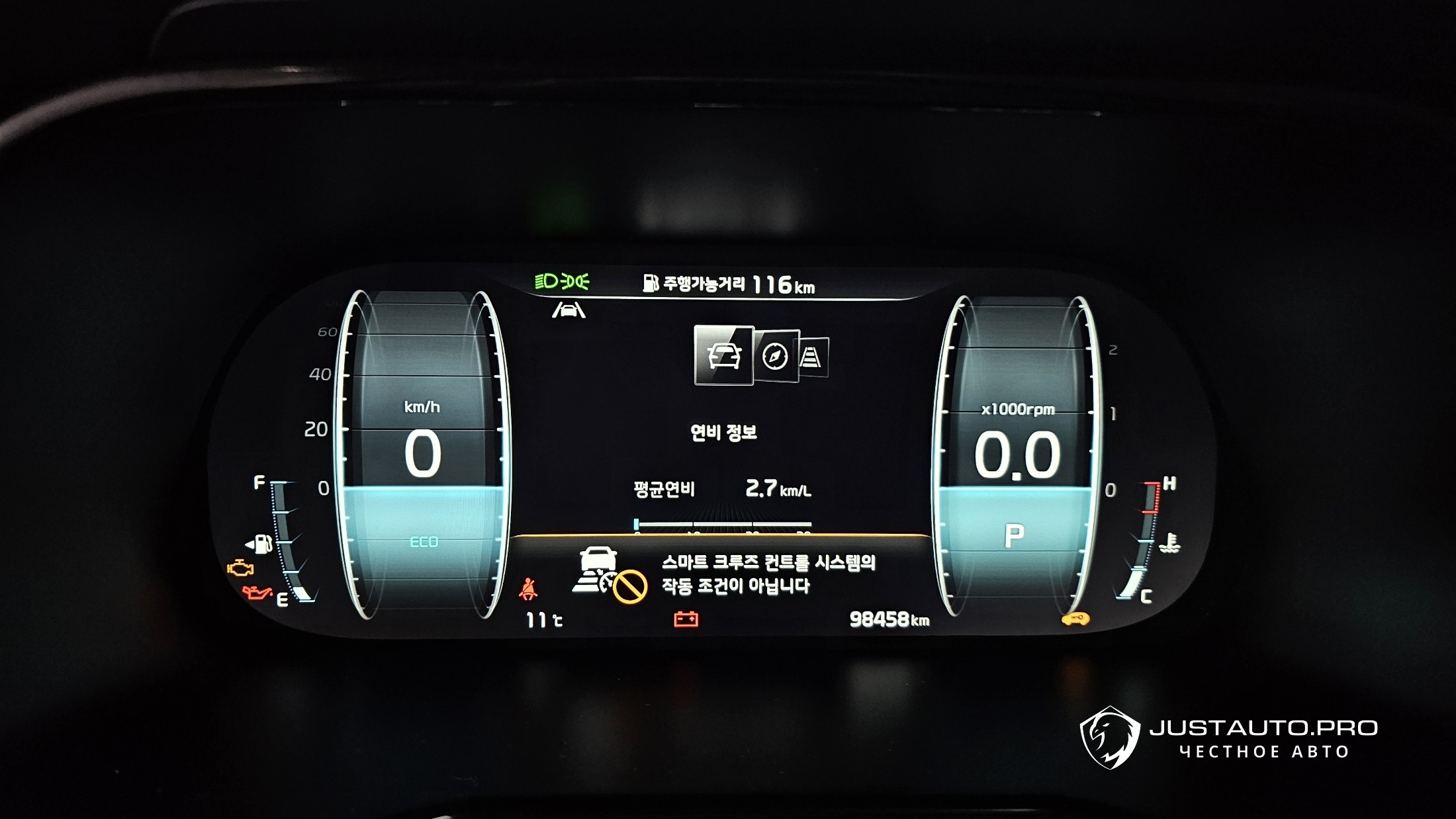Click the smart cruise control warning icon
Image resolution: width=1456 pixels, height=819 pixels.
tap(609, 574)
